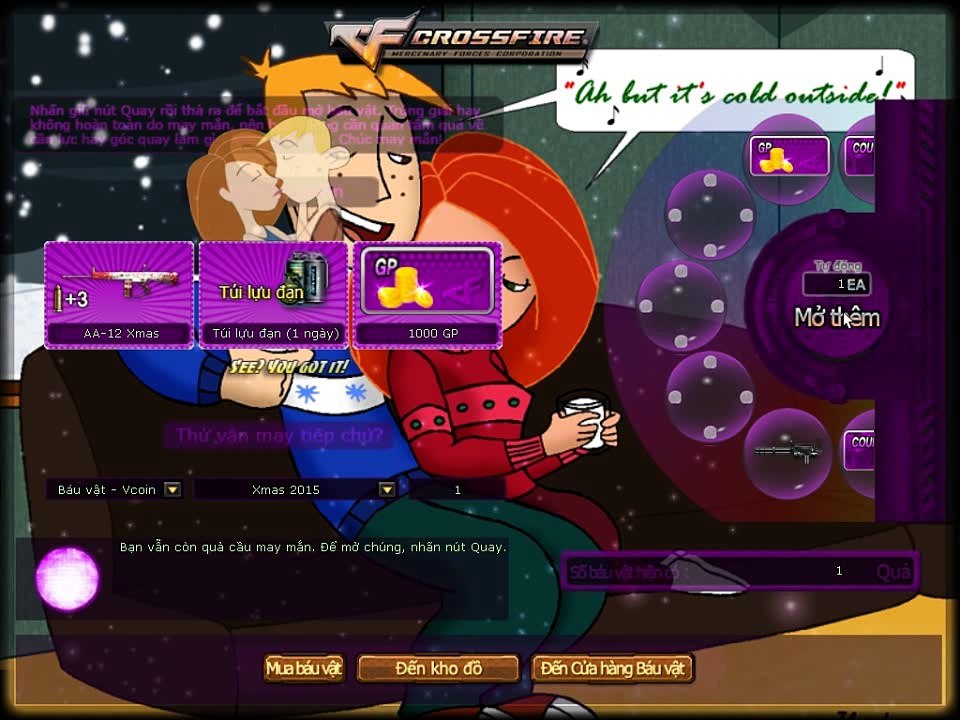Click the Mua báu vật button
This screenshot has width=960, height=720.
pos(305,668)
